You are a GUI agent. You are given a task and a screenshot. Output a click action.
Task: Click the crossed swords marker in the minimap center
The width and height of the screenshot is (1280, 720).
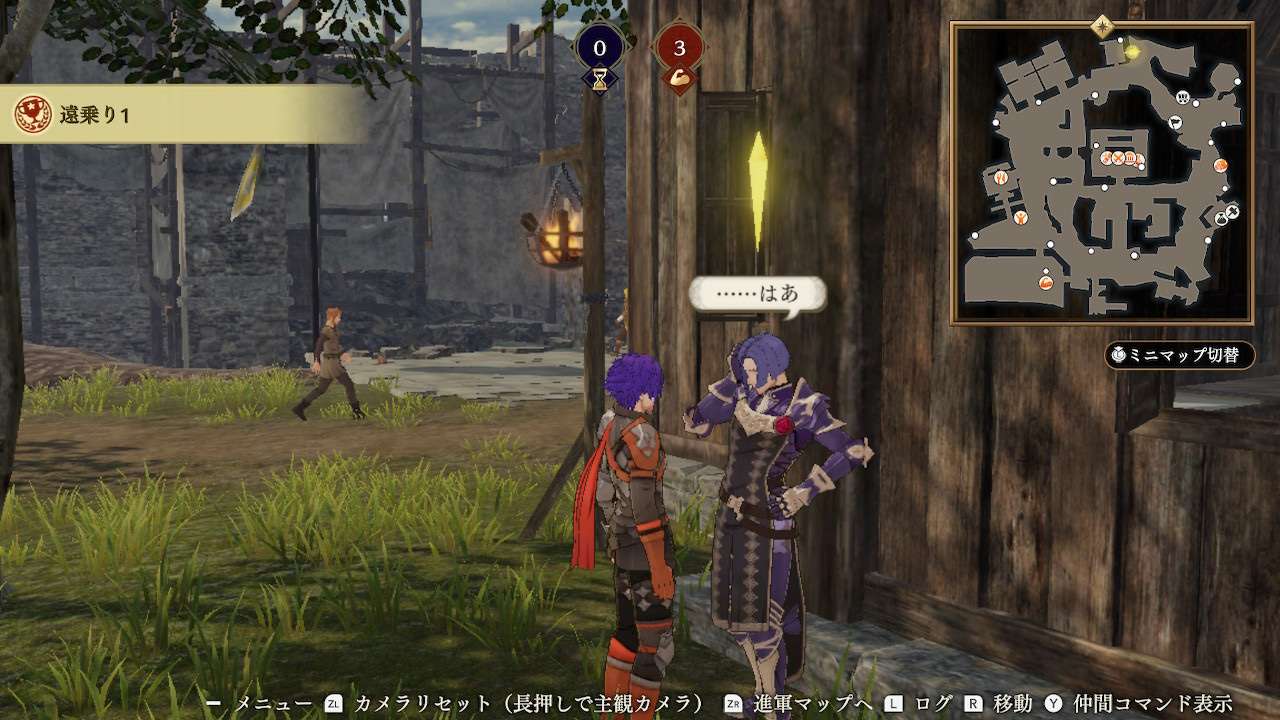click(1119, 158)
